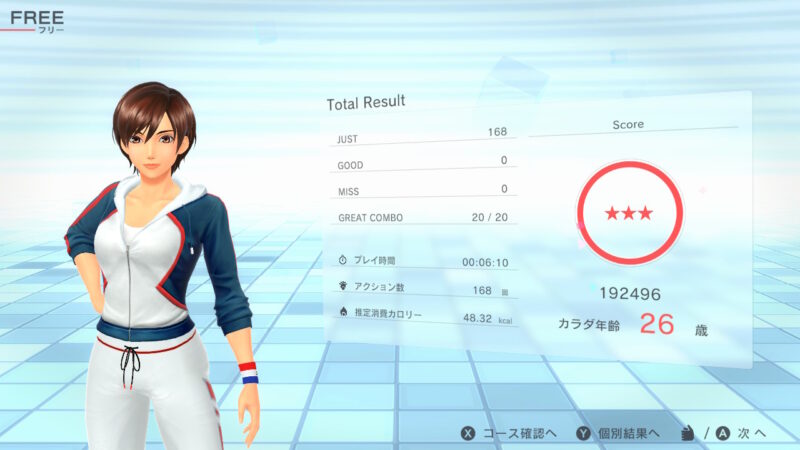Continue to next screen with 次へ
This screenshot has height=450, width=800.
coord(742,433)
